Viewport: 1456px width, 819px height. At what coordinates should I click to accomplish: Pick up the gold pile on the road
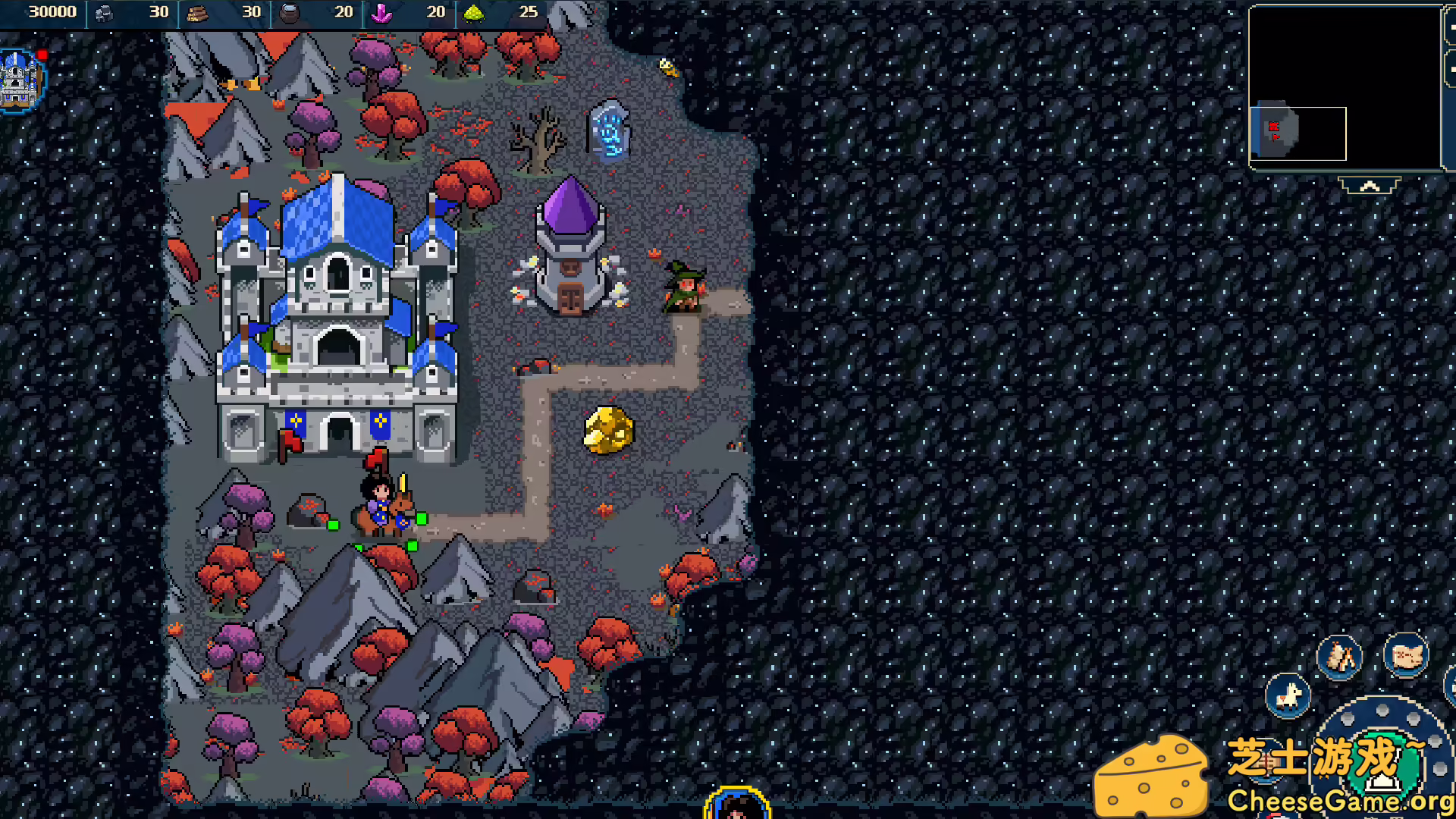pos(607,428)
